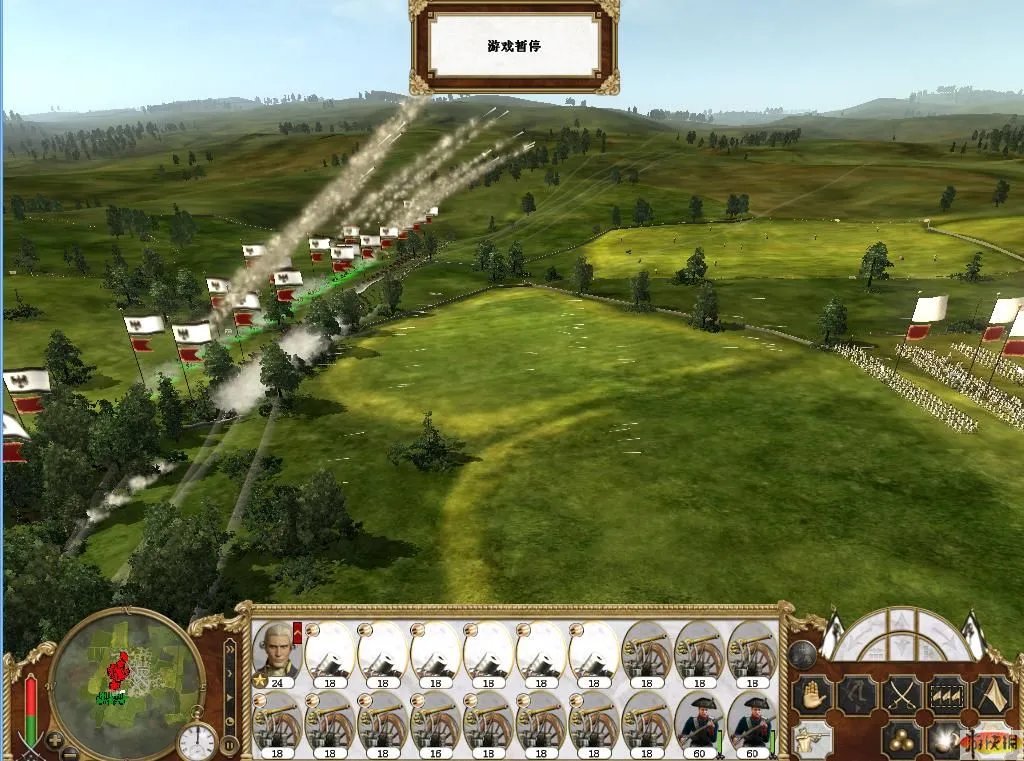Toggle the pause button beside the clock
The width and height of the screenshot is (1024, 761).
pyautogui.click(x=230, y=744)
